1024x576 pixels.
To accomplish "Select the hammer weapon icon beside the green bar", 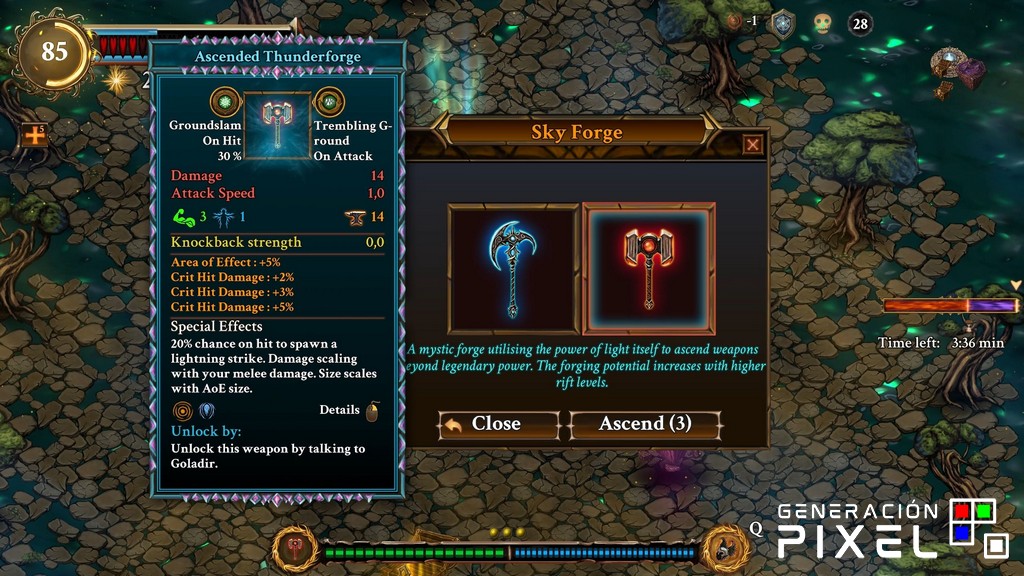I will [x=297, y=548].
